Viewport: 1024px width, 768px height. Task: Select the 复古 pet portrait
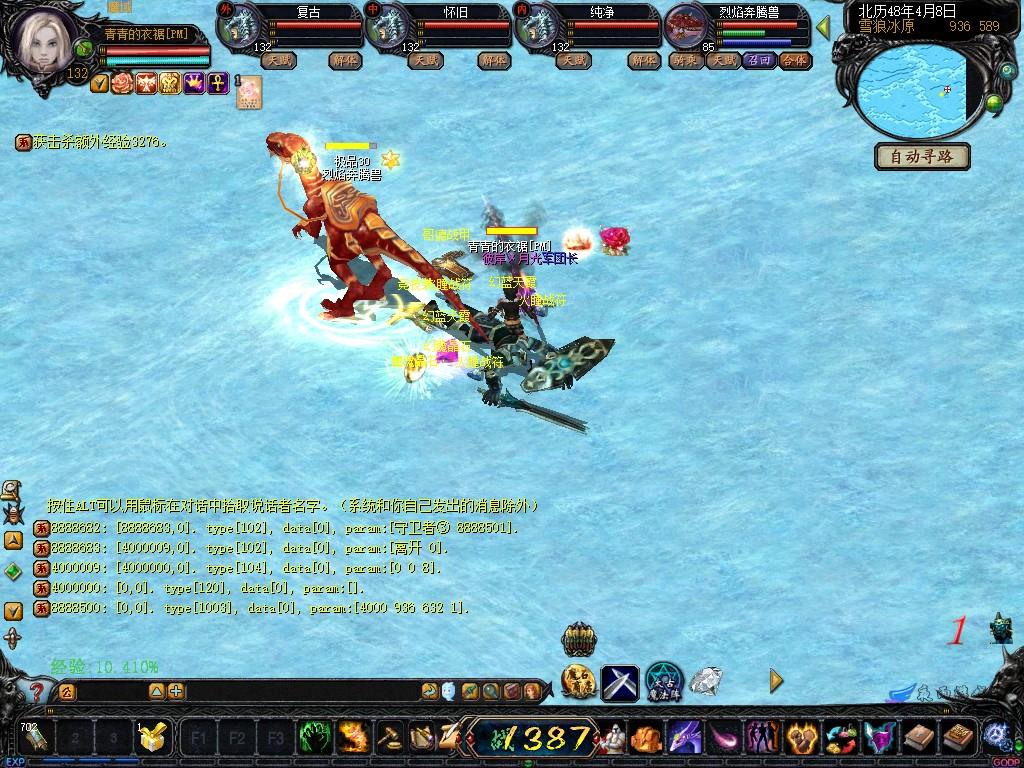238,25
